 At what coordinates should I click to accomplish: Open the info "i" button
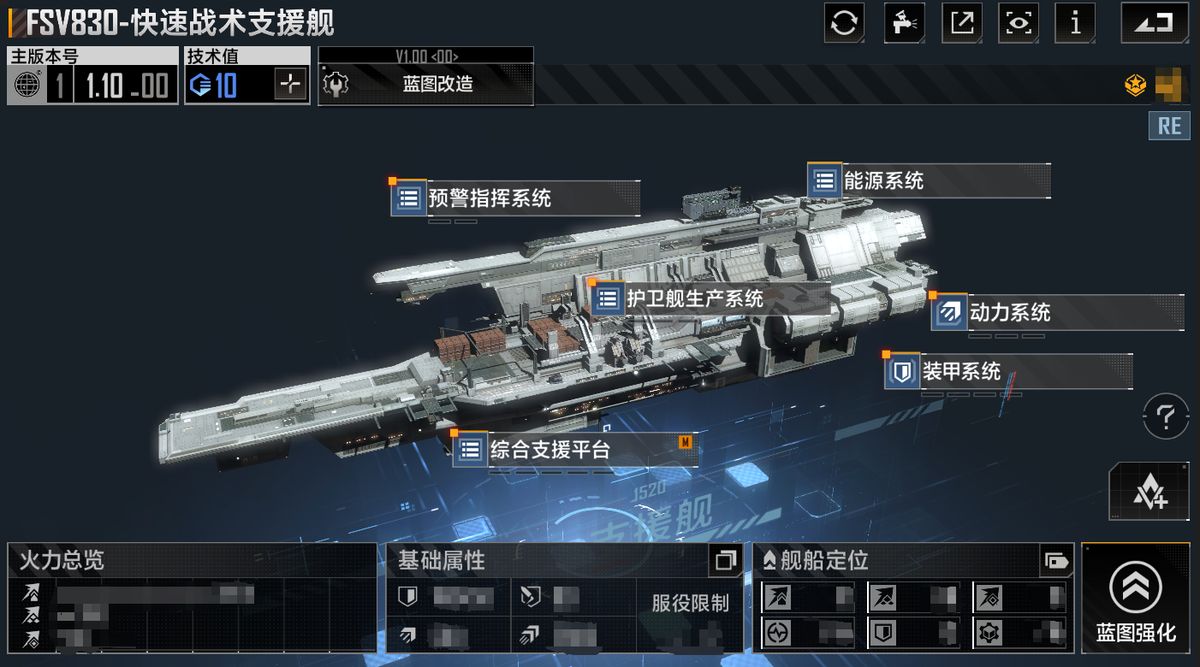click(1076, 23)
